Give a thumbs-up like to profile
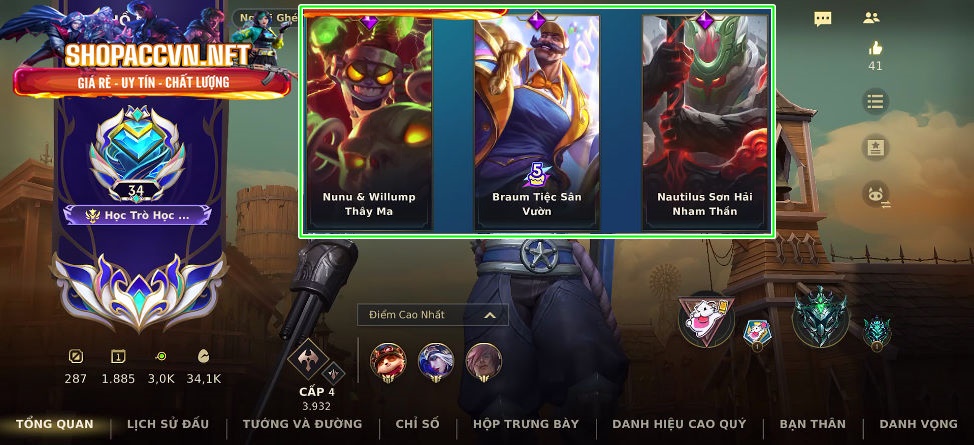974x445 pixels. (876, 48)
